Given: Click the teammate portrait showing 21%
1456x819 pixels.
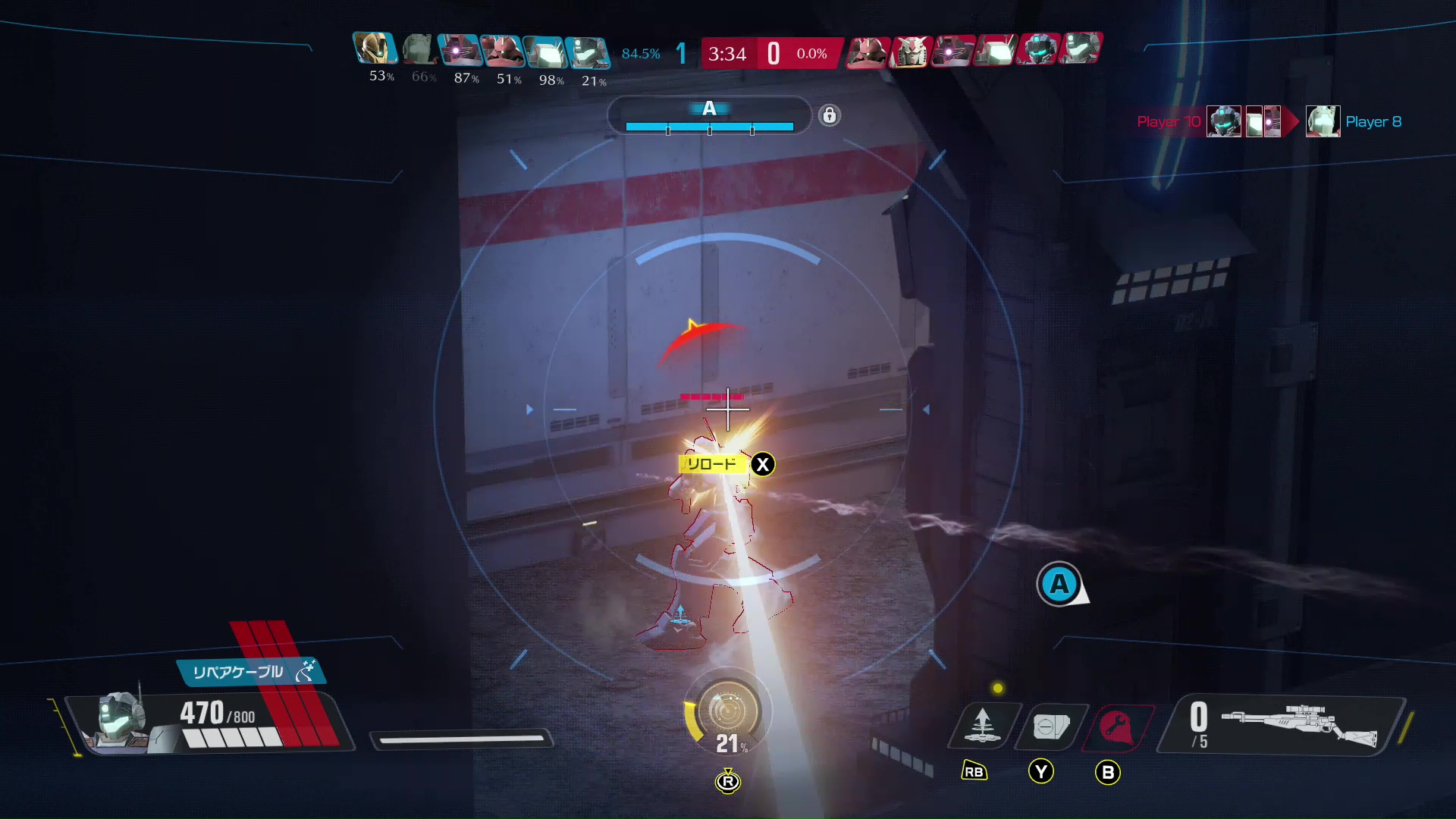Looking at the screenshot, I should pyautogui.click(x=588, y=52).
